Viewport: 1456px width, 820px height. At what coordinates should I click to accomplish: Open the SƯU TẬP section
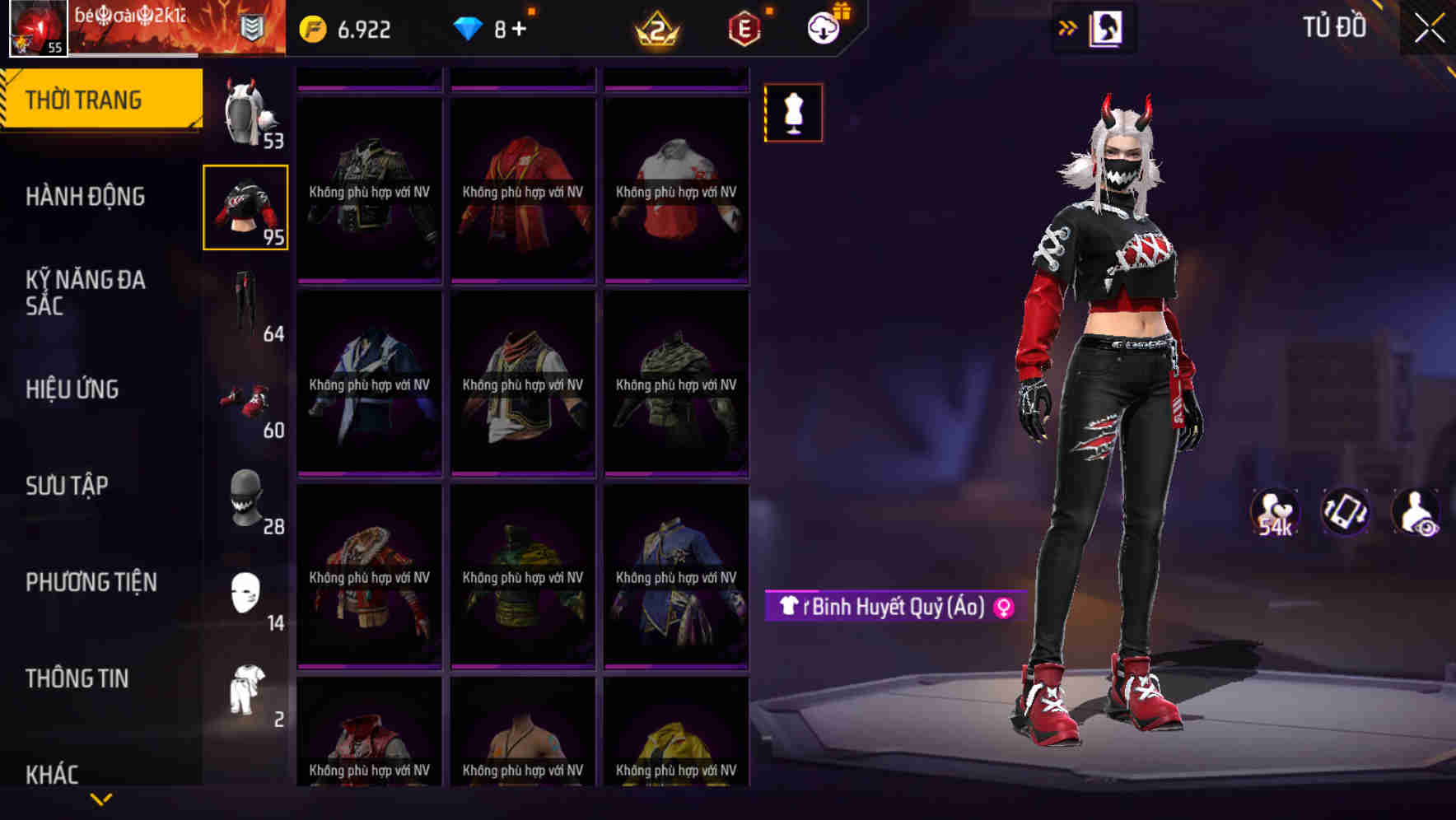(x=66, y=486)
